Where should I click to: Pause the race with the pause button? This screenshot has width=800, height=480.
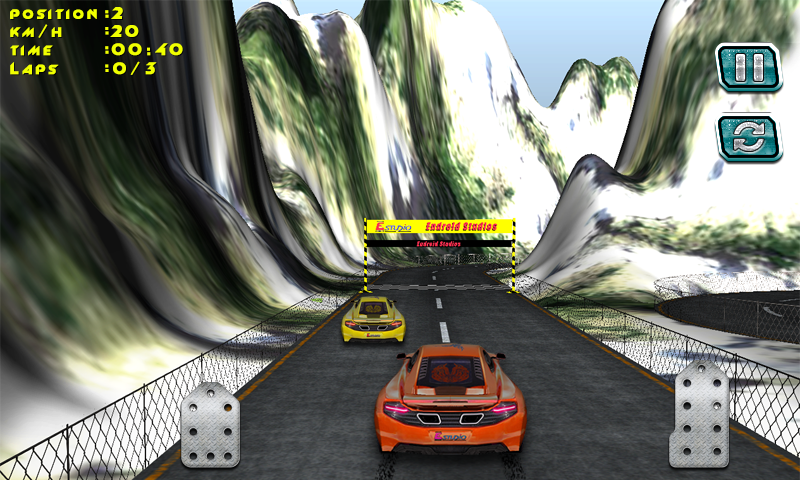(747, 69)
